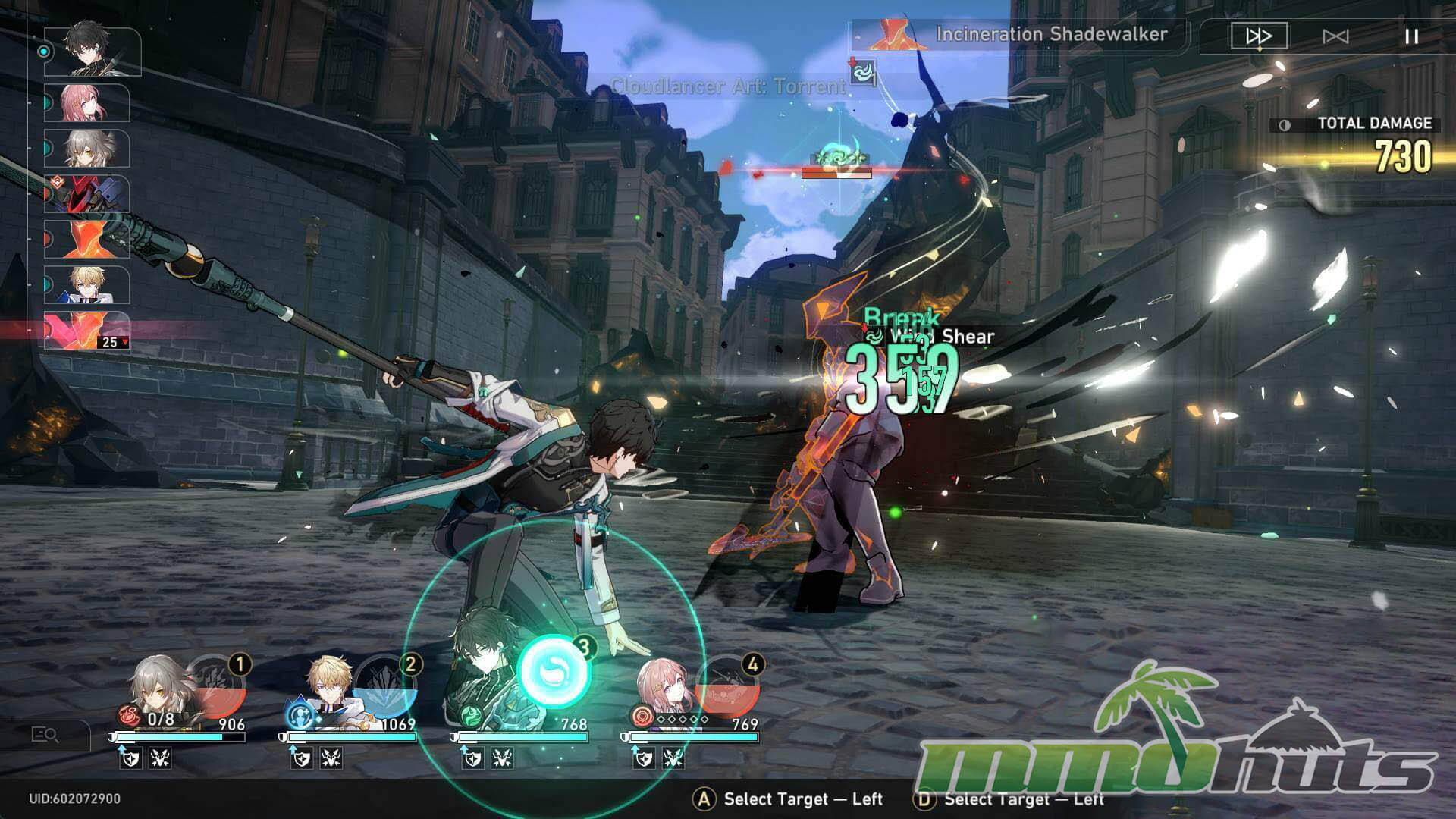Select blond Gepard's party portrait
Image resolution: width=1456 pixels, height=819 pixels.
[x=331, y=686]
